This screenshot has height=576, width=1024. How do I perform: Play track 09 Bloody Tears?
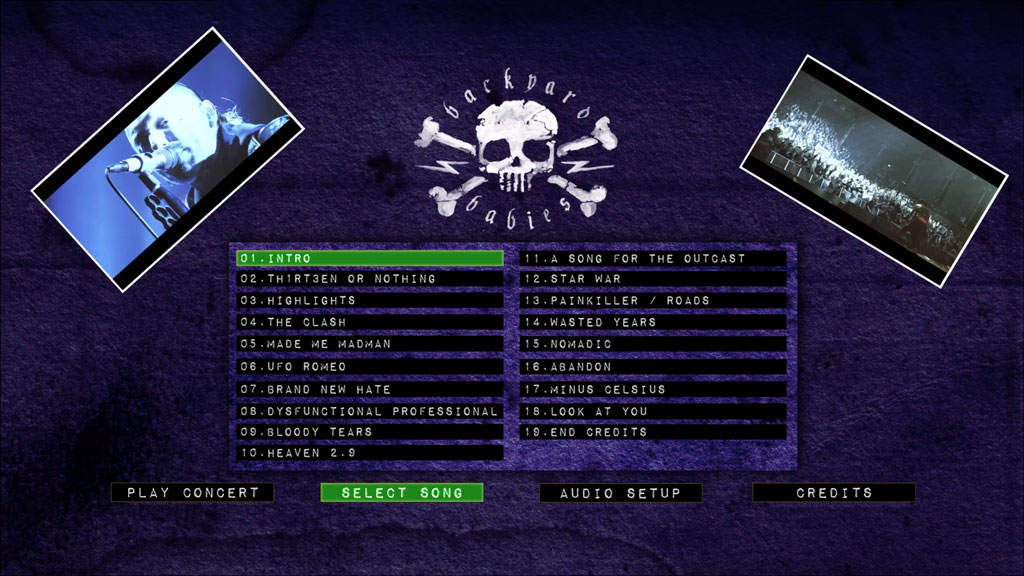[x=369, y=432]
